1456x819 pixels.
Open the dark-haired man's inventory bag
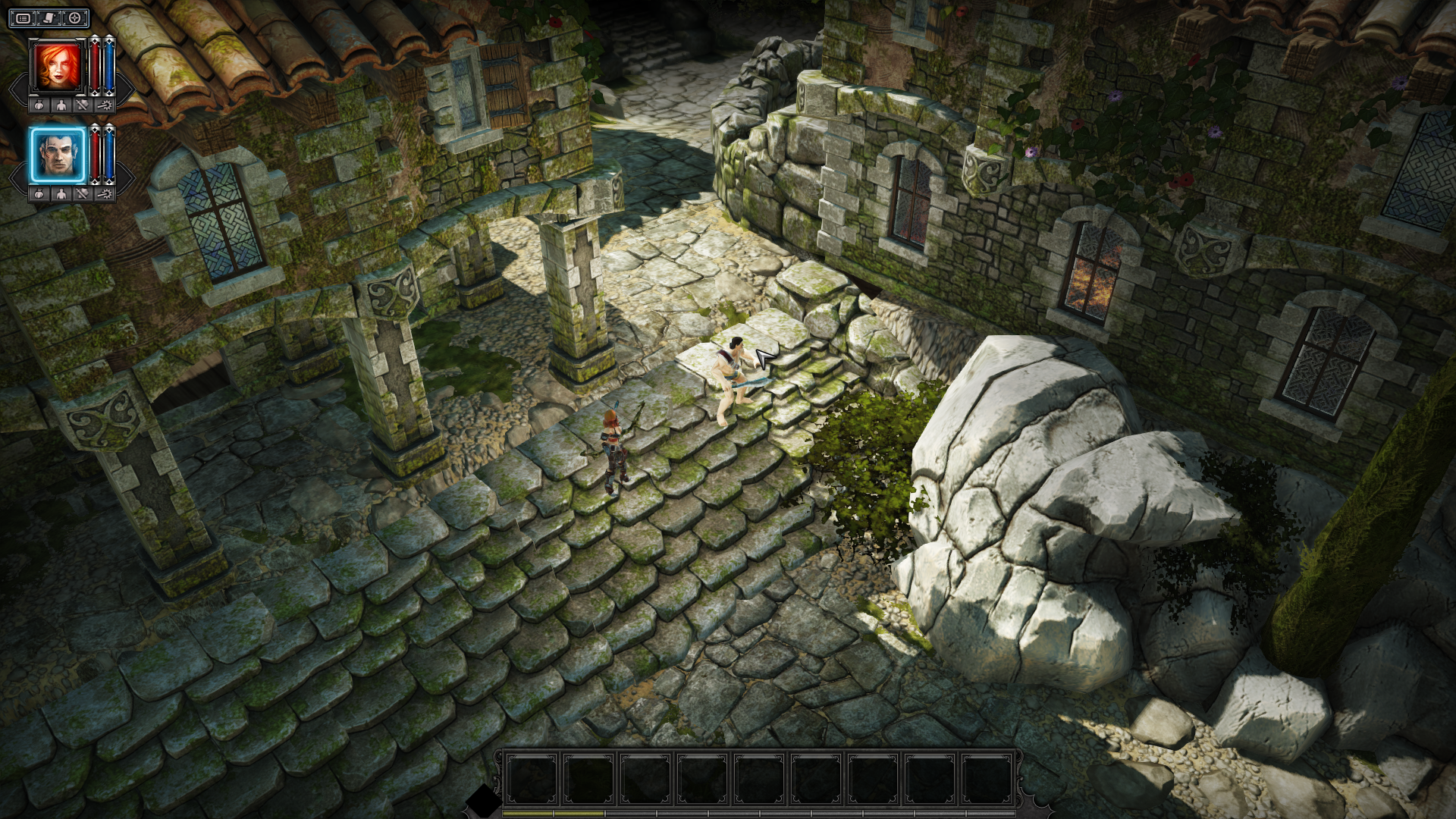click(x=39, y=194)
